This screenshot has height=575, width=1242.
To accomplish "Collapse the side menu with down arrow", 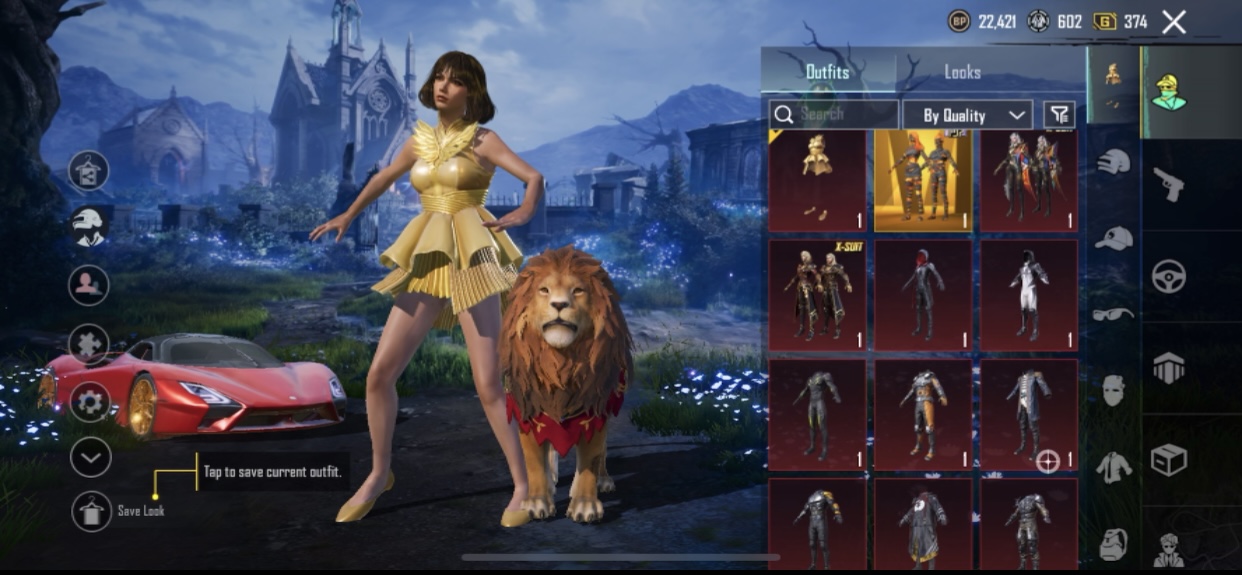I will click(90, 457).
